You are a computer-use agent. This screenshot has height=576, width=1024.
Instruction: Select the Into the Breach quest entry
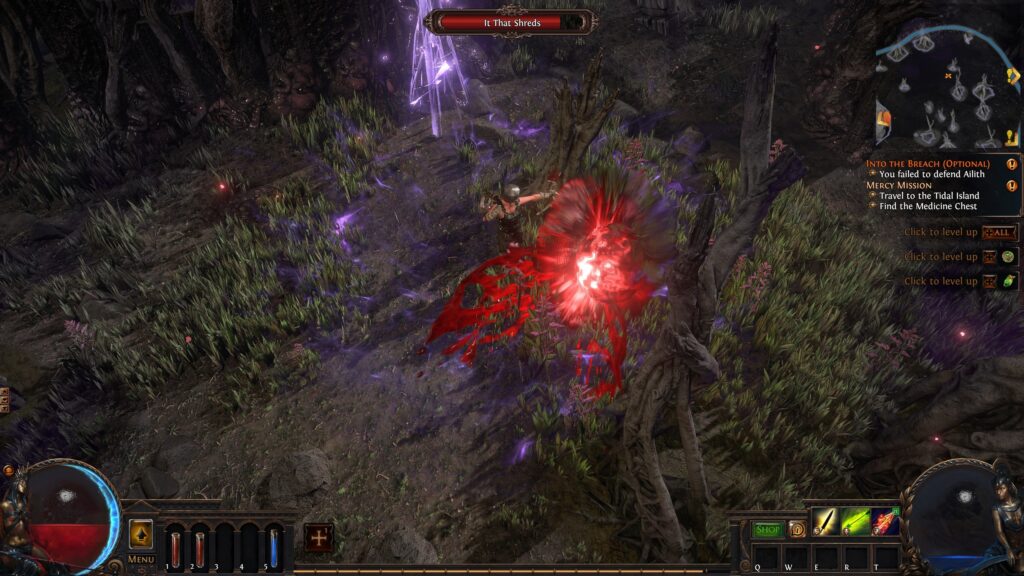coord(926,163)
